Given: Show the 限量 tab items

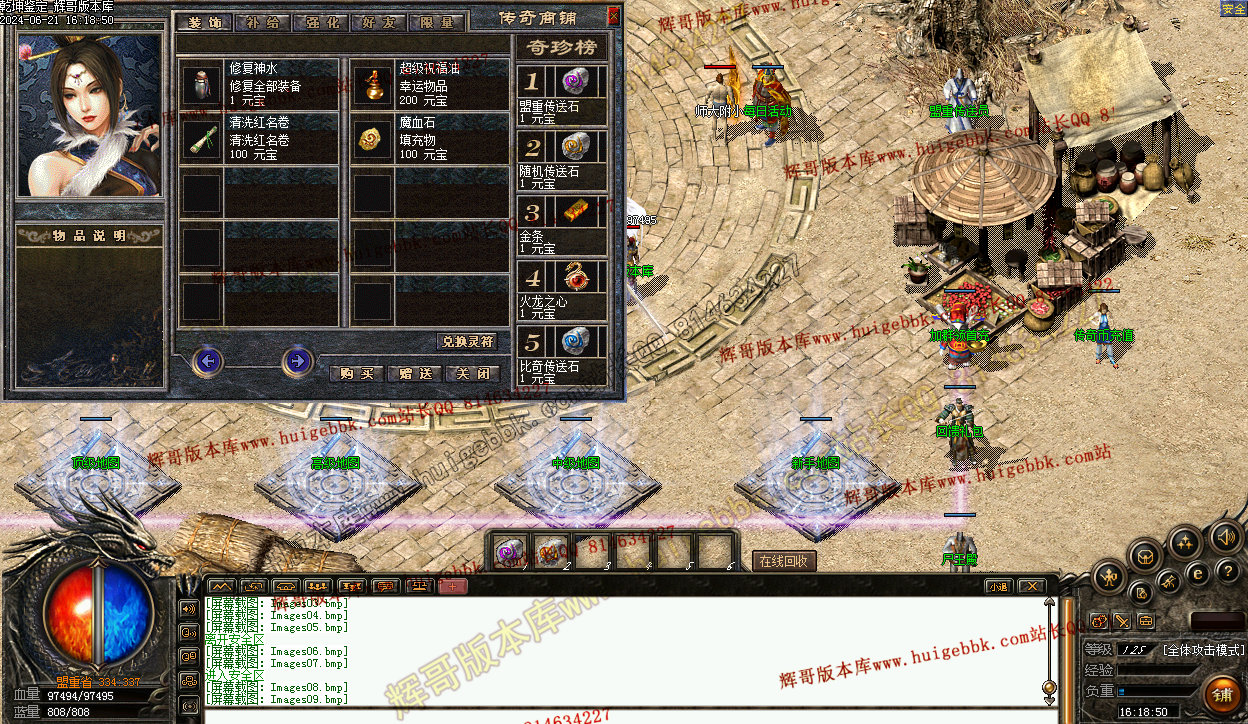Looking at the screenshot, I should click(437, 22).
